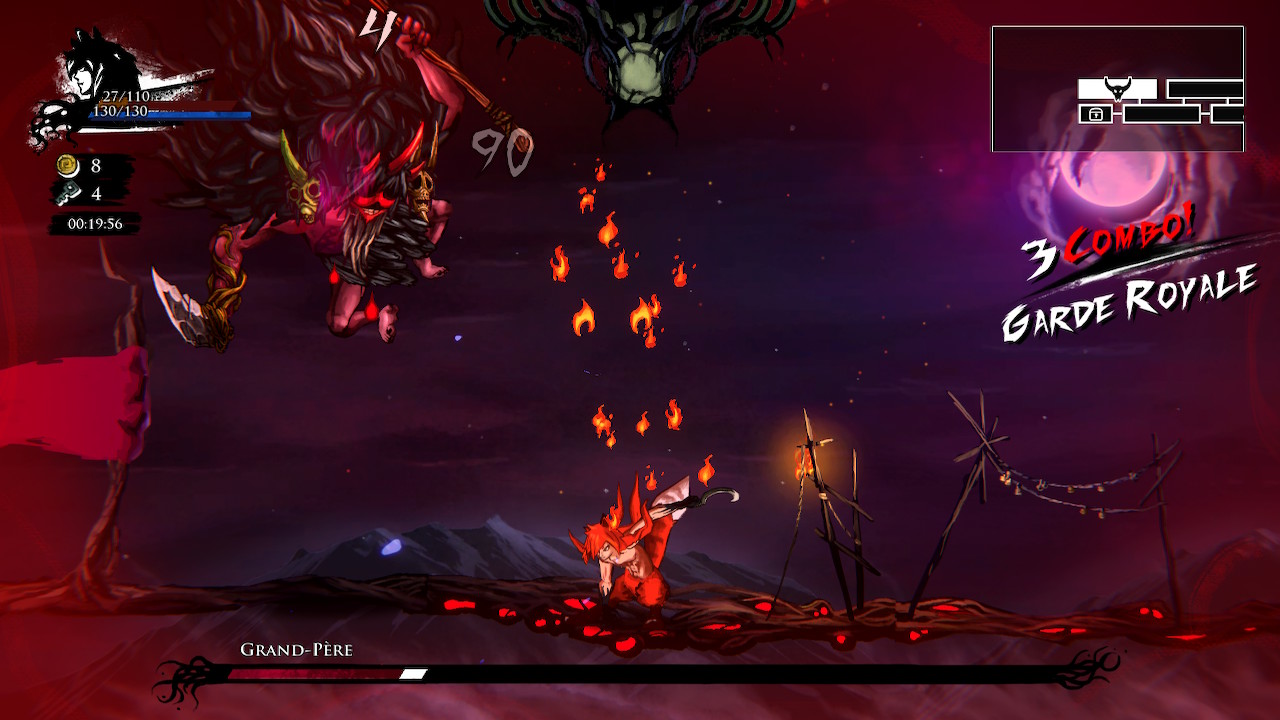This screenshot has height=720, width=1280.
Task: Click the gold coin currency icon
Action: (x=68, y=166)
